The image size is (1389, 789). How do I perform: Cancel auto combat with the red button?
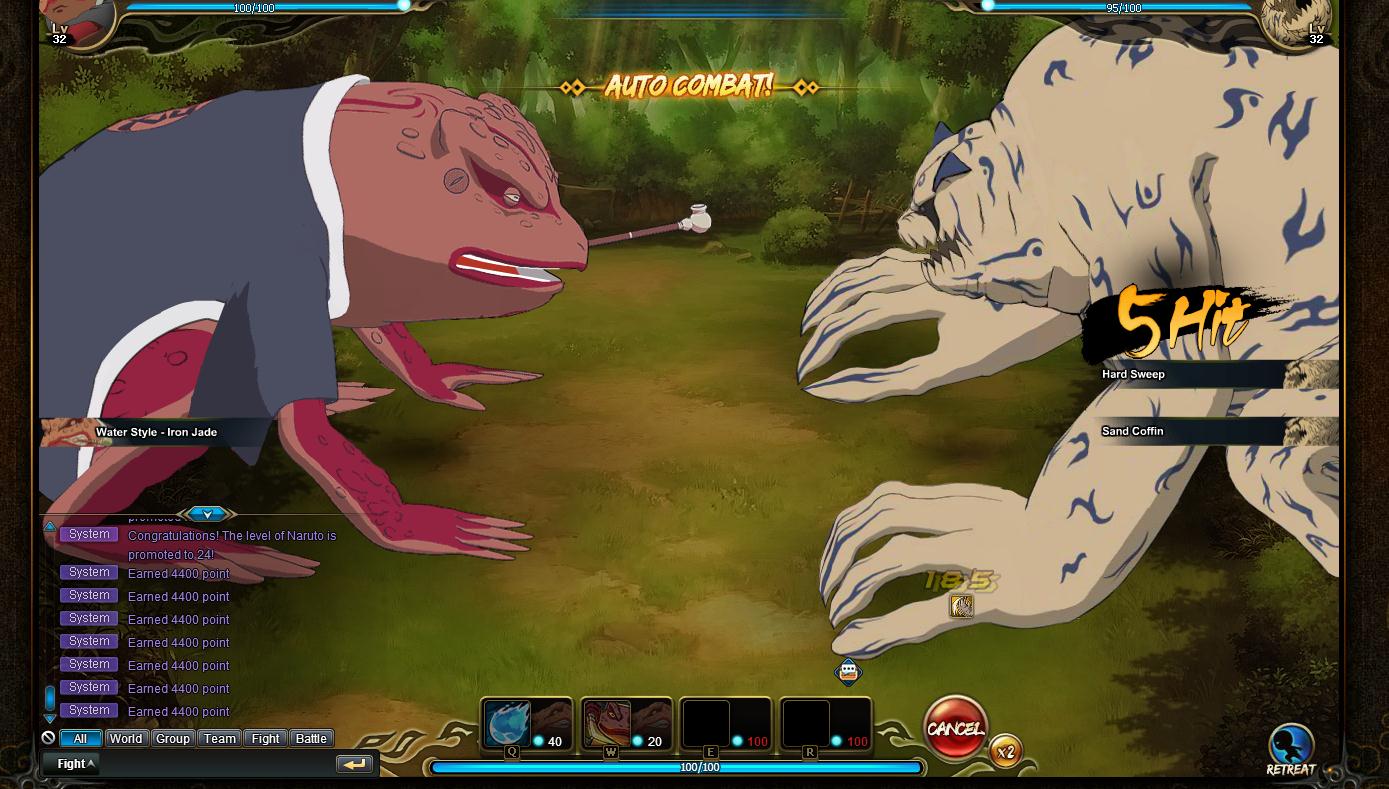click(955, 728)
